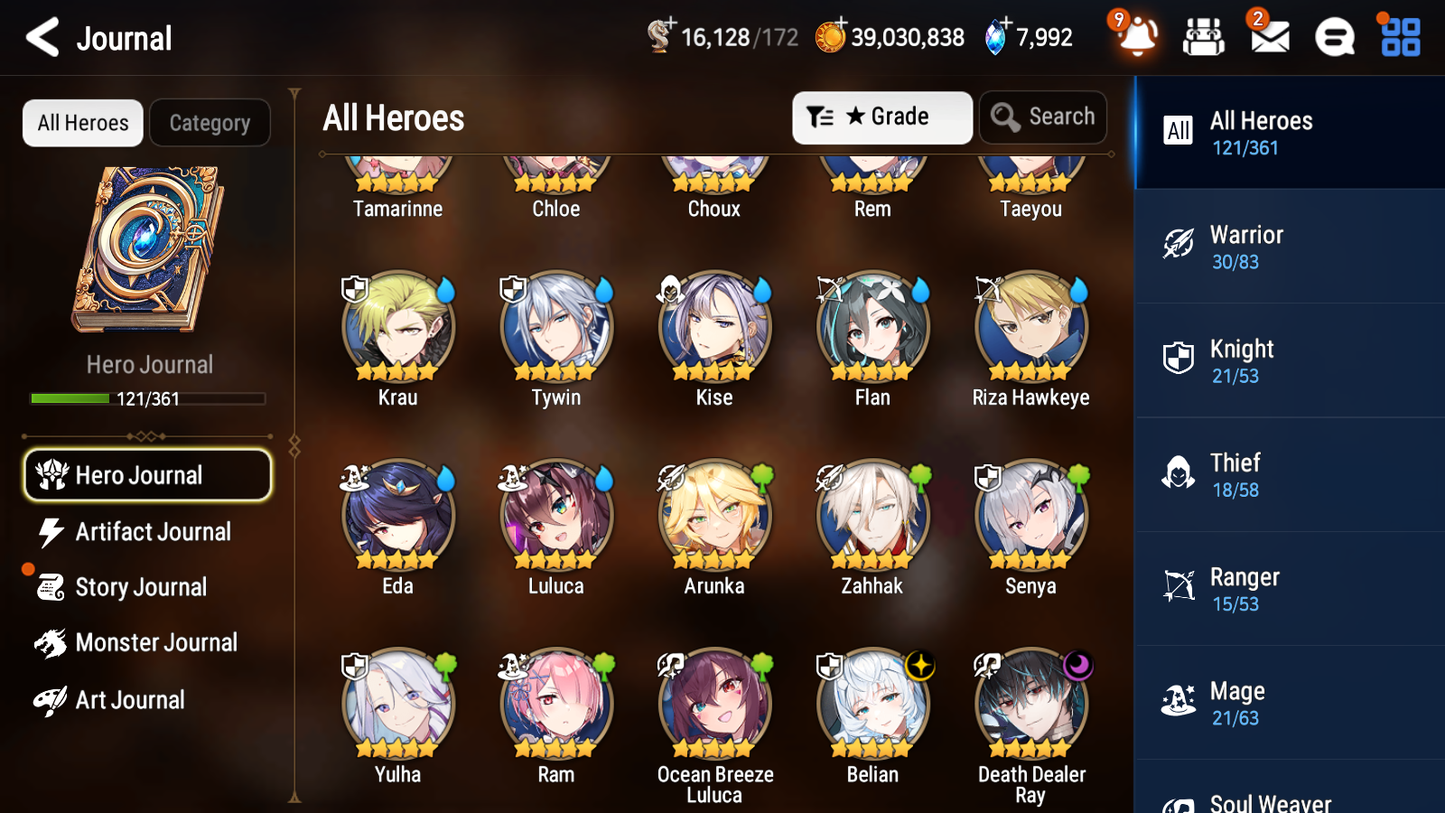Switch to the Warrior class tab
Viewport: 1445px width, 813px height.
pyautogui.click(x=1289, y=246)
